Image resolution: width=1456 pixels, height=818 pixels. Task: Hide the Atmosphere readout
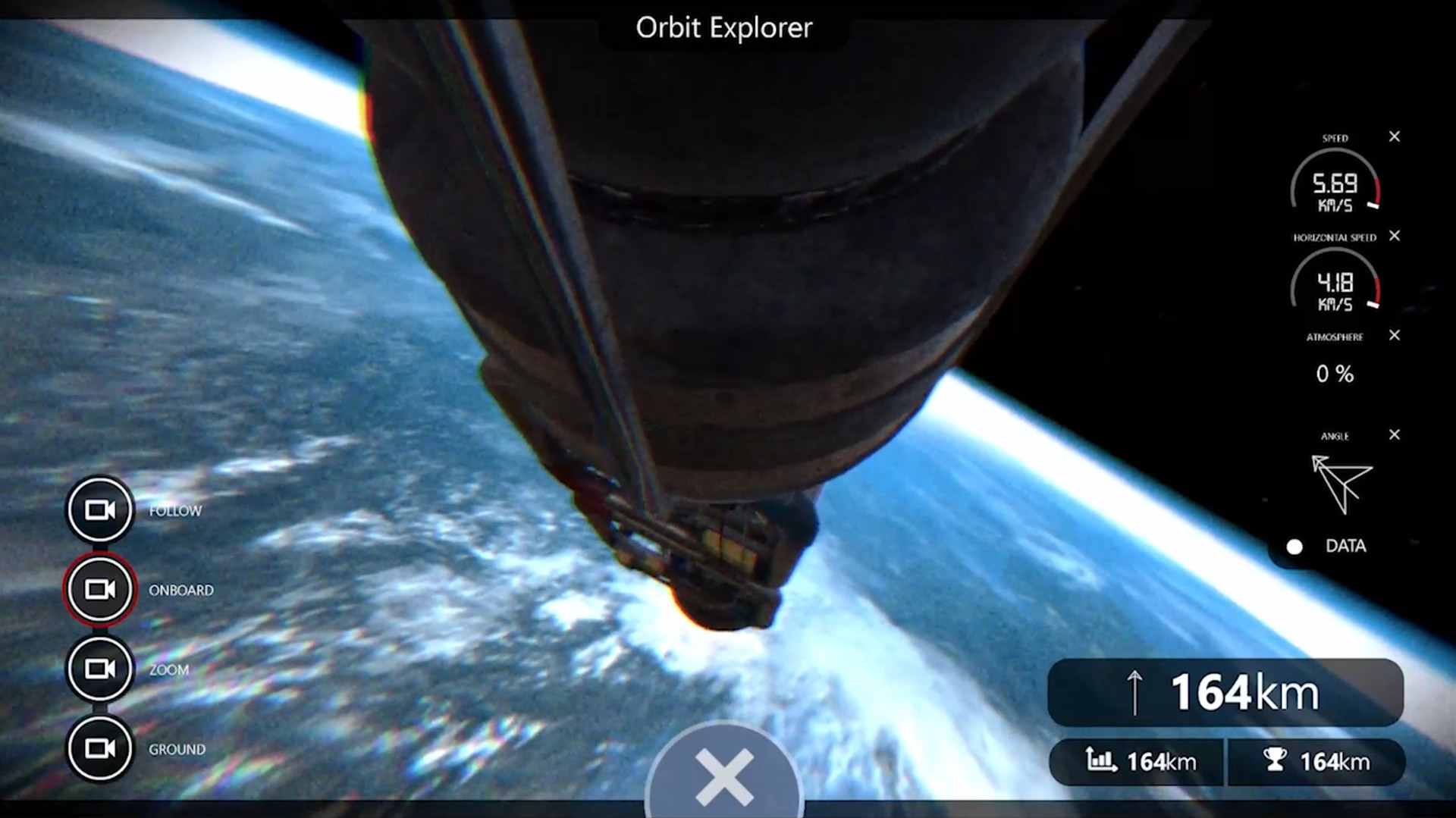(x=1394, y=335)
